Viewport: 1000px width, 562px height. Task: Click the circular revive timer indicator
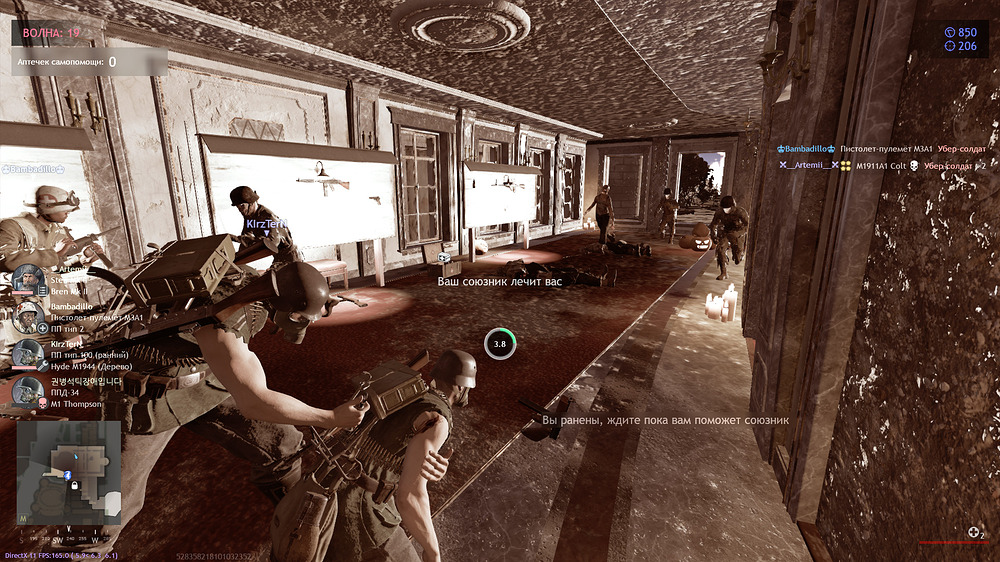(x=500, y=344)
